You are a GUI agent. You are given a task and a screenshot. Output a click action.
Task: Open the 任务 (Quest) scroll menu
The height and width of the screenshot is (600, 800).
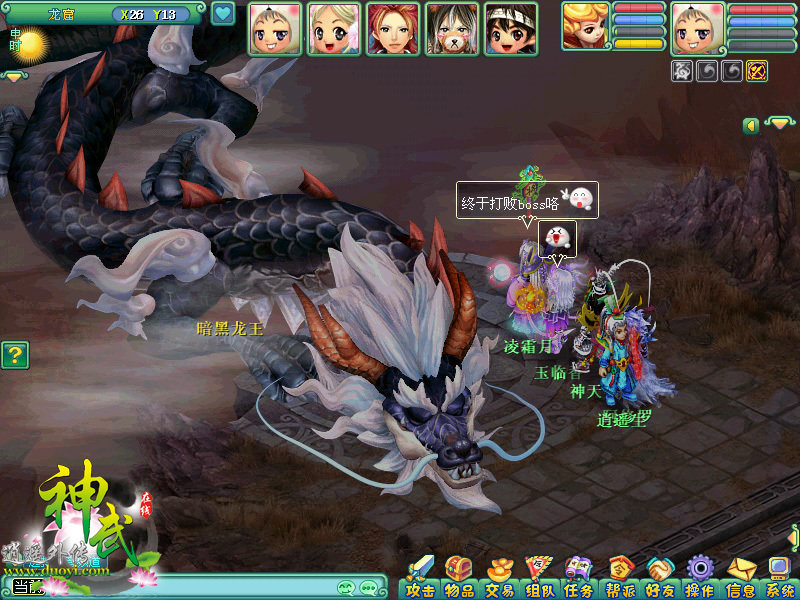click(x=578, y=578)
